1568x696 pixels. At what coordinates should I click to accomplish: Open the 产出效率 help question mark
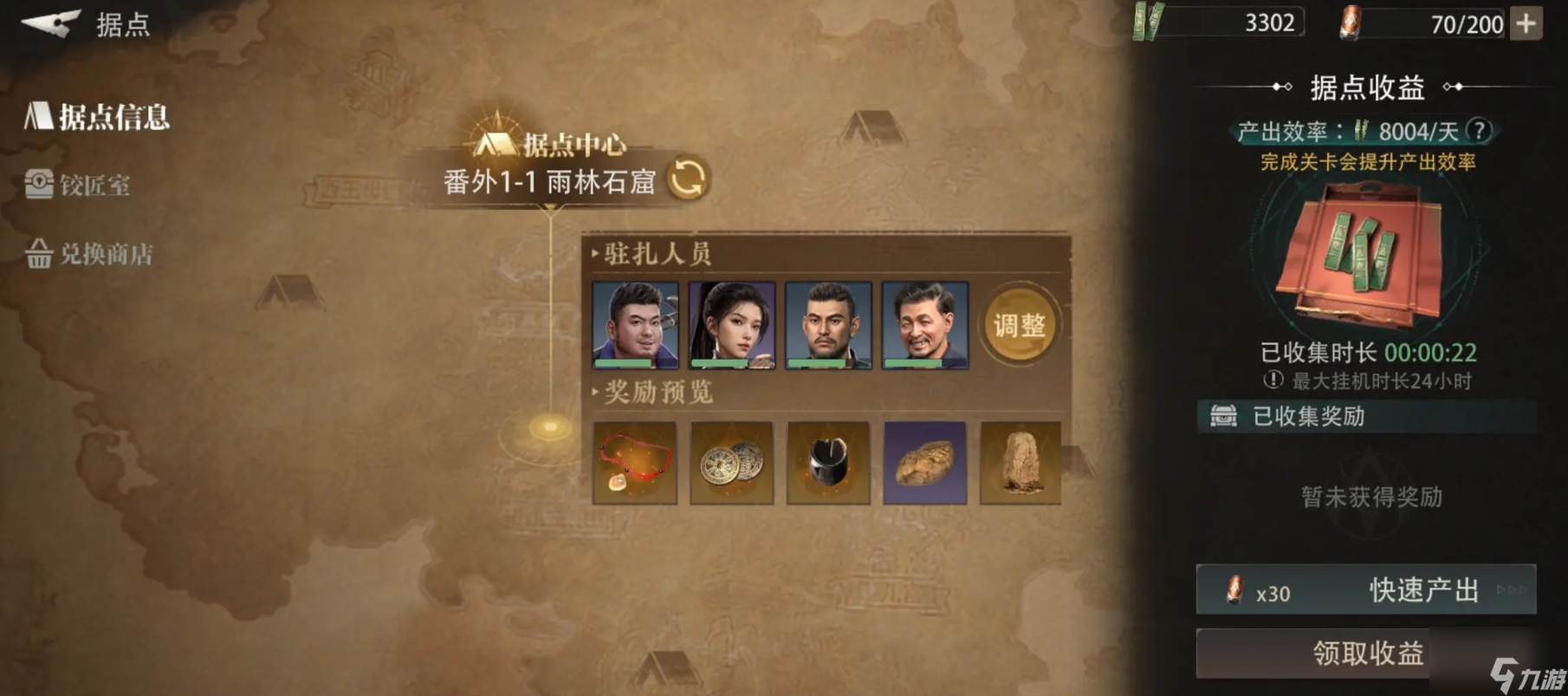(x=1480, y=130)
